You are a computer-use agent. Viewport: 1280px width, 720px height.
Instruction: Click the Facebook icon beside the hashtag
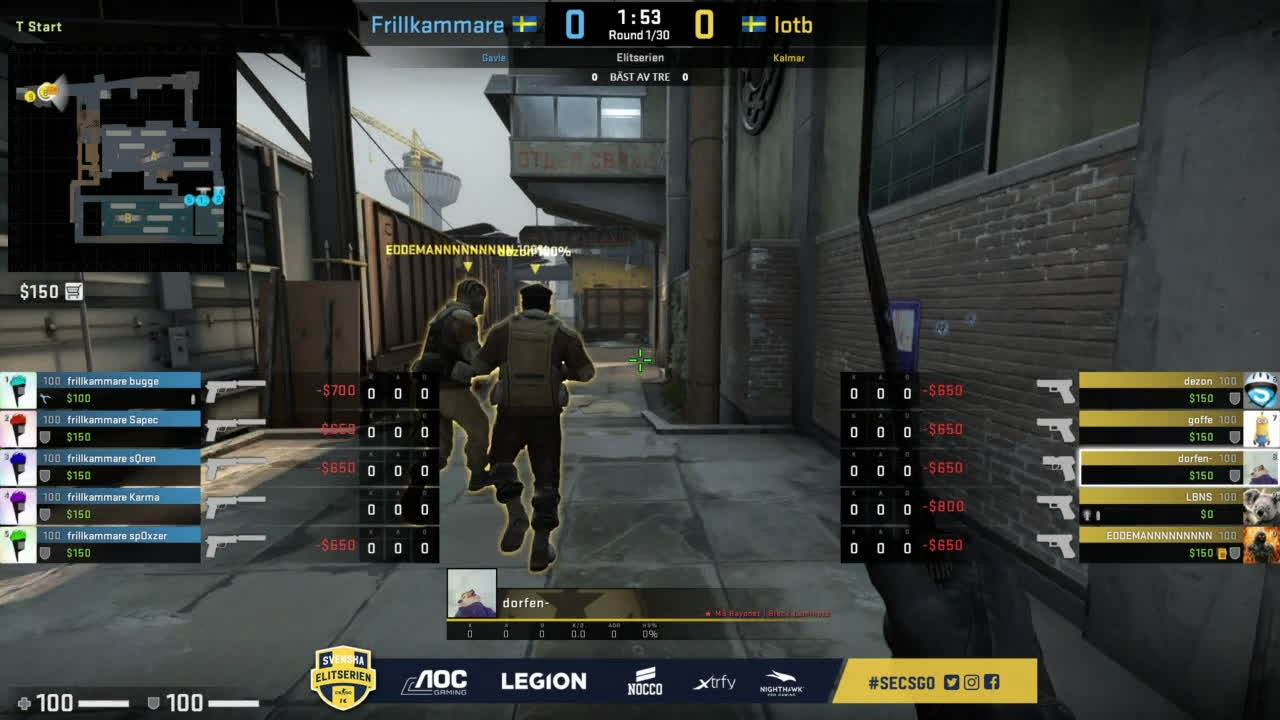(992, 682)
